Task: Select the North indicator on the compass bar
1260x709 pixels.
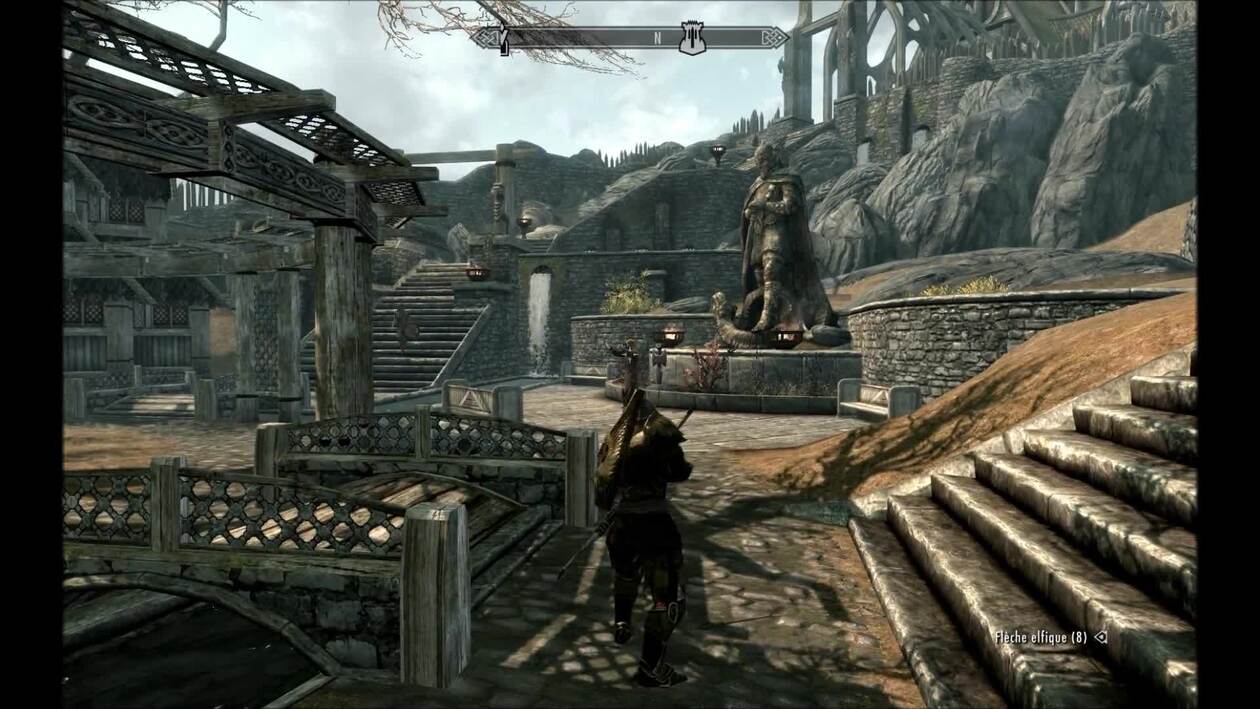Action: coord(658,39)
